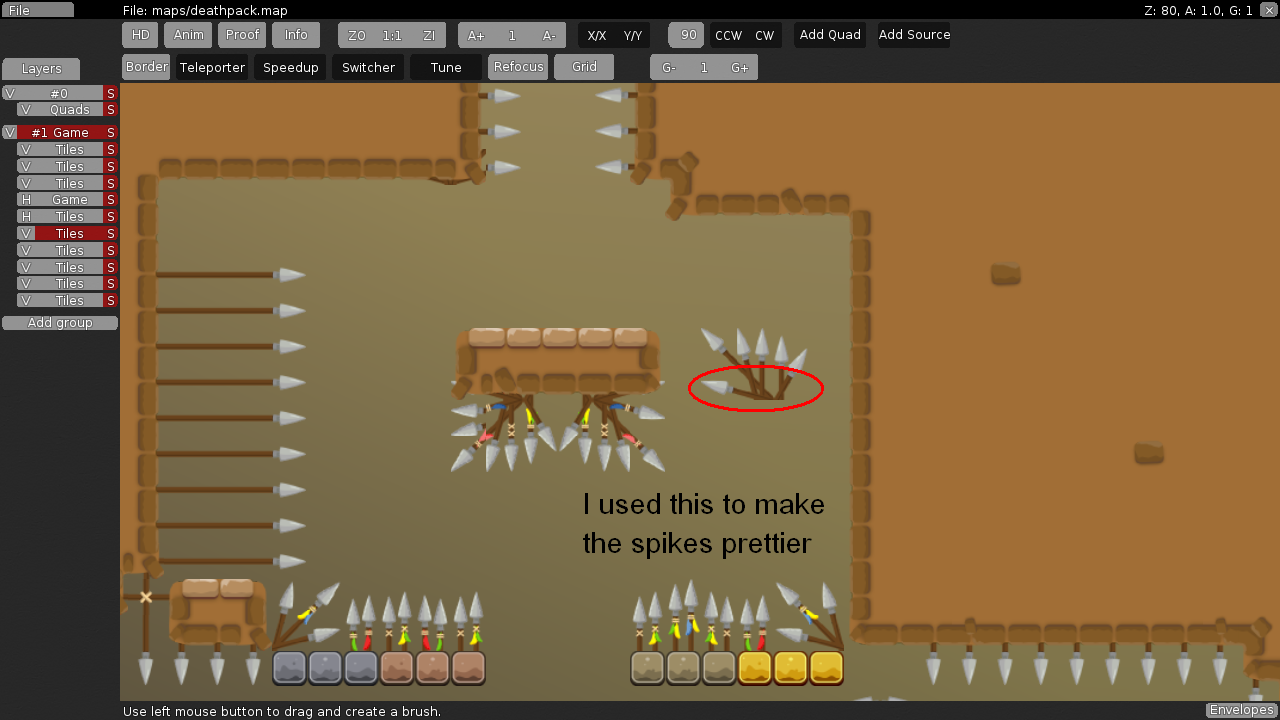Click the Layers panel header

(40, 69)
